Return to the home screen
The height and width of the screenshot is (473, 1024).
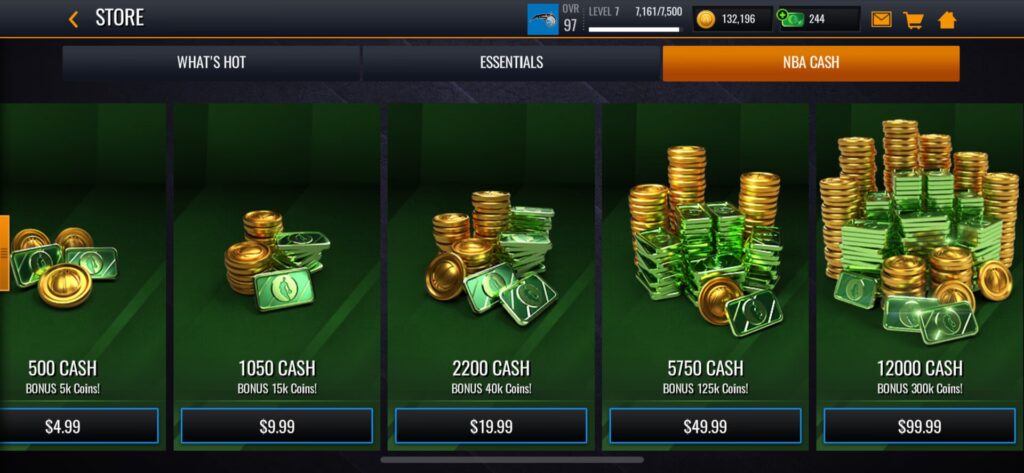947,19
